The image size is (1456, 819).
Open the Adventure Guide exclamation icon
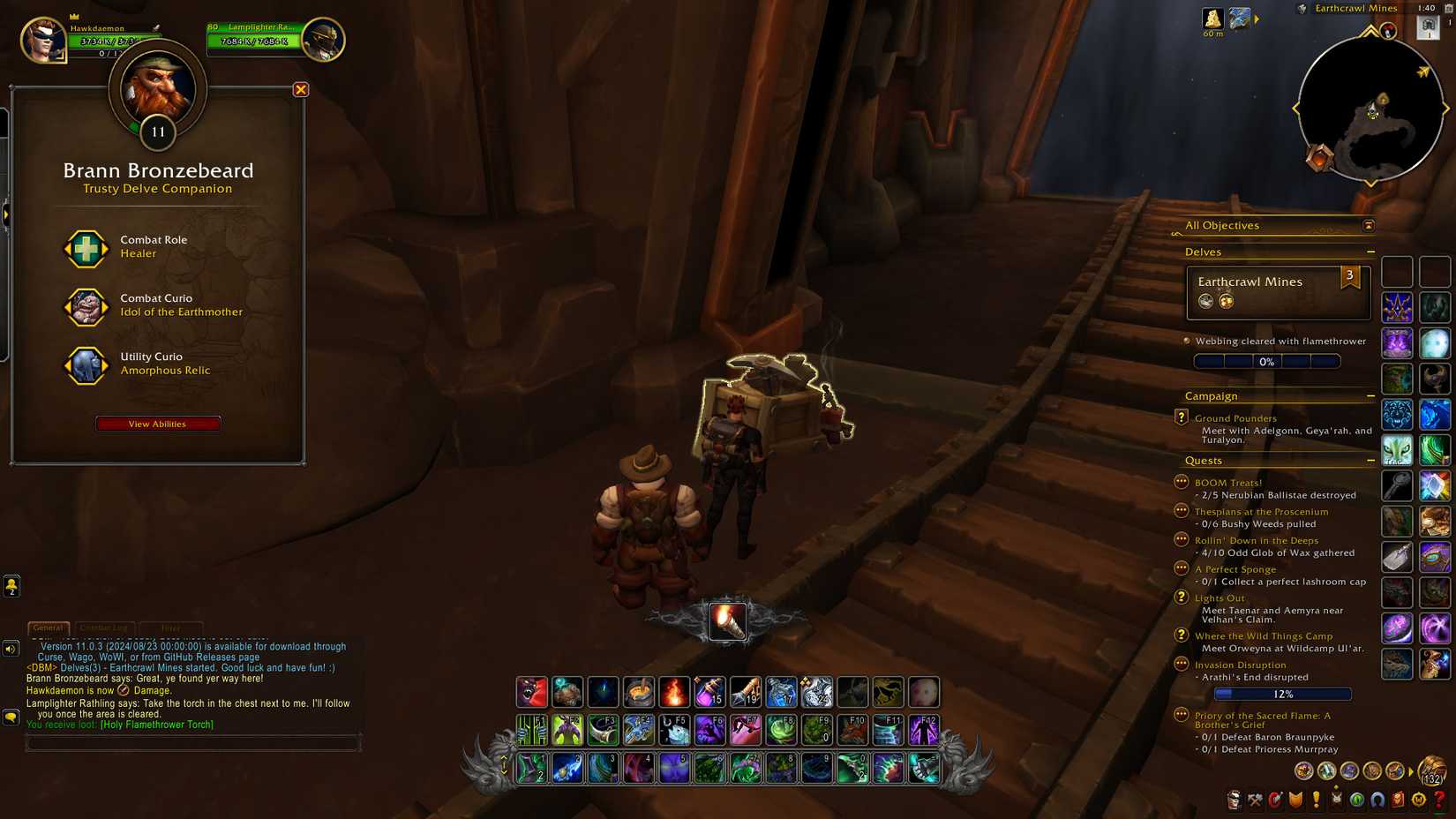click(x=1316, y=800)
